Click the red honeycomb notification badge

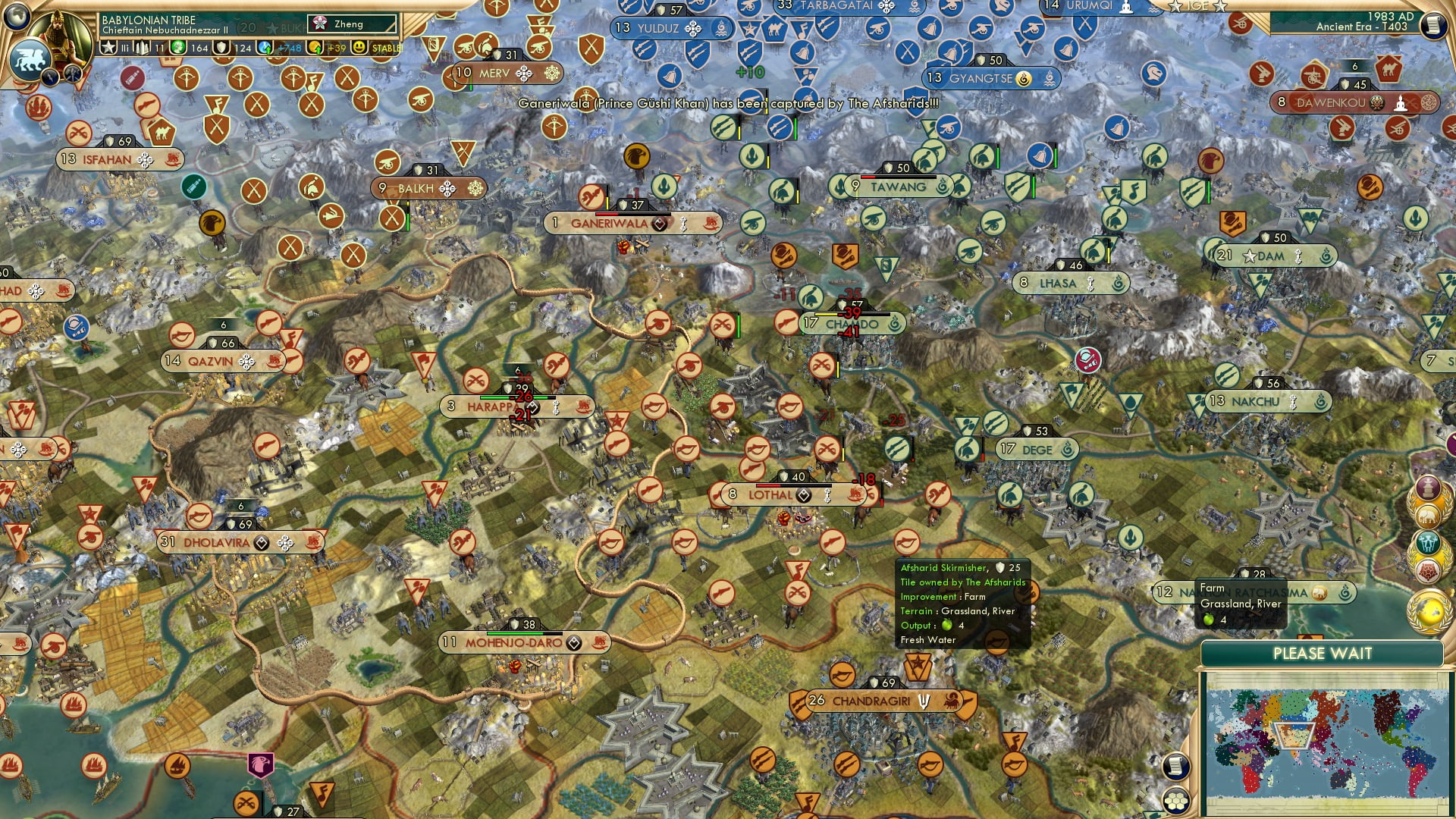pos(1427,570)
